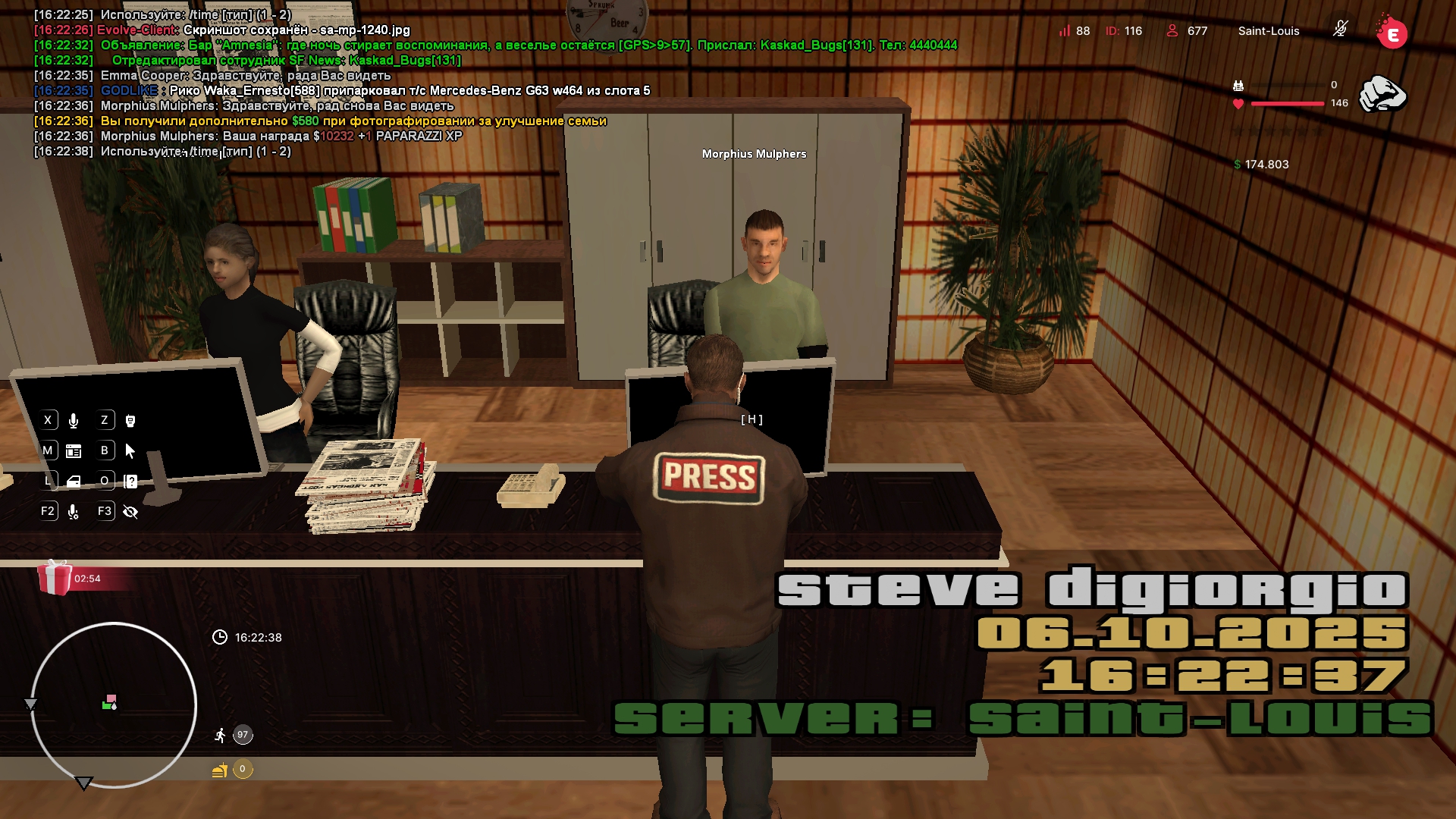Click the pink marker on the minimap
Viewport: 1456px width, 819px height.
pos(111,698)
